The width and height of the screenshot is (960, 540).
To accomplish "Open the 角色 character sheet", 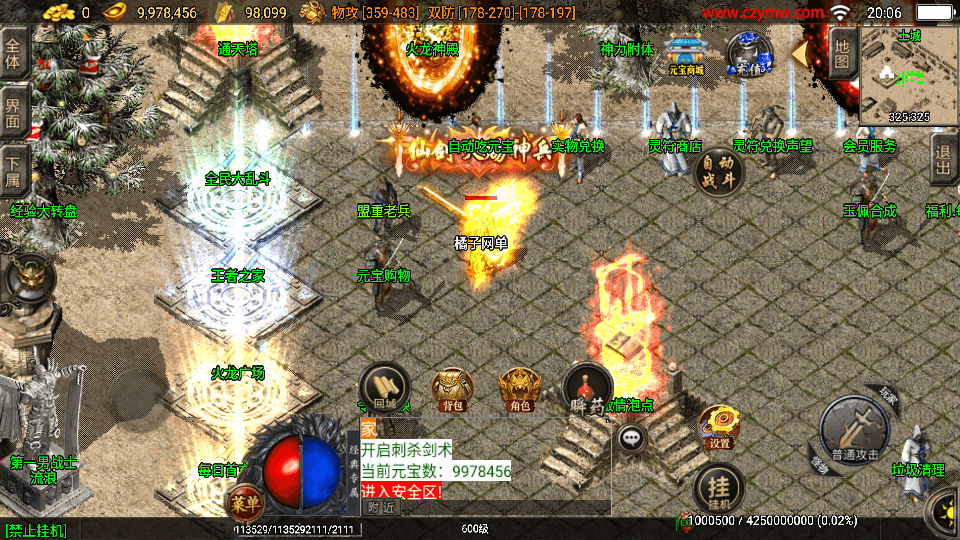I will (x=519, y=388).
